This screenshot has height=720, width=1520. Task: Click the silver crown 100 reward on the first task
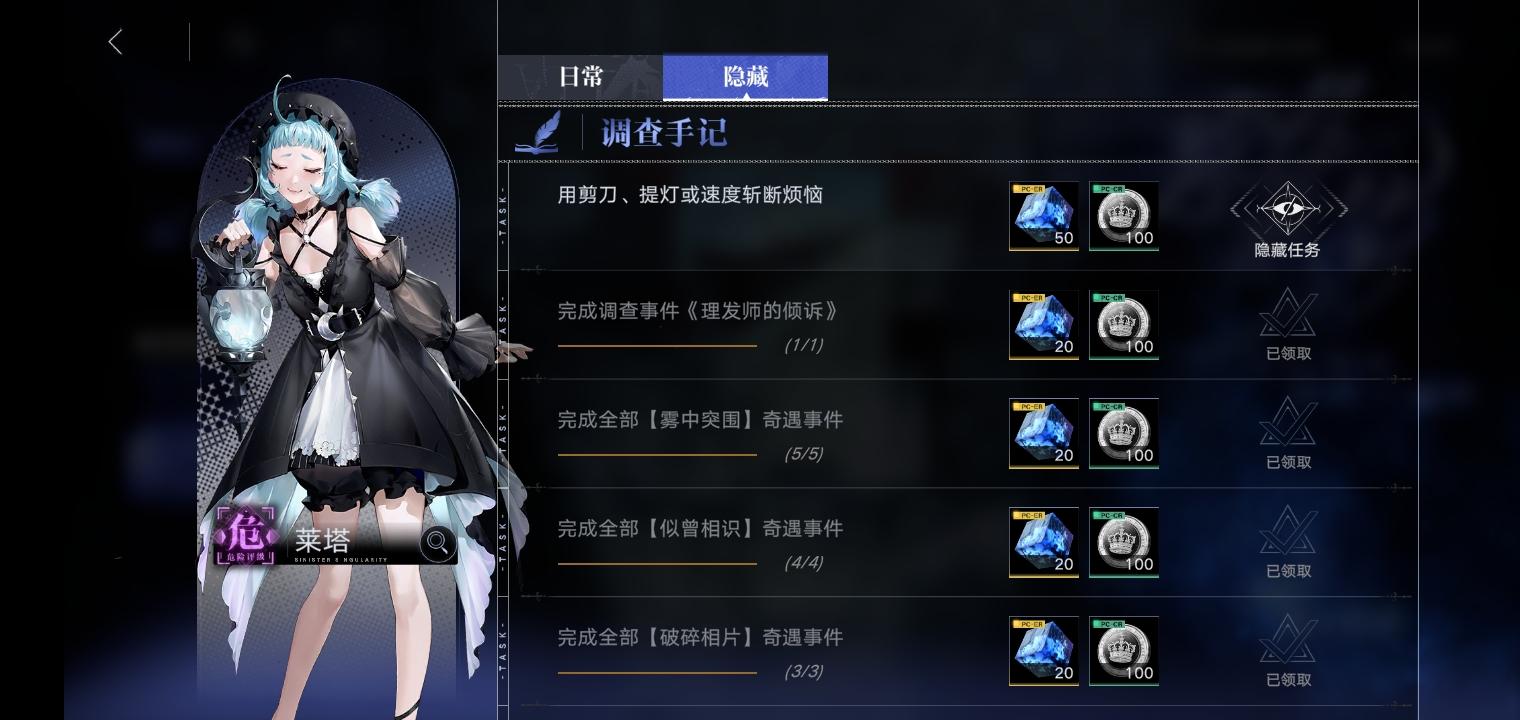1124,216
